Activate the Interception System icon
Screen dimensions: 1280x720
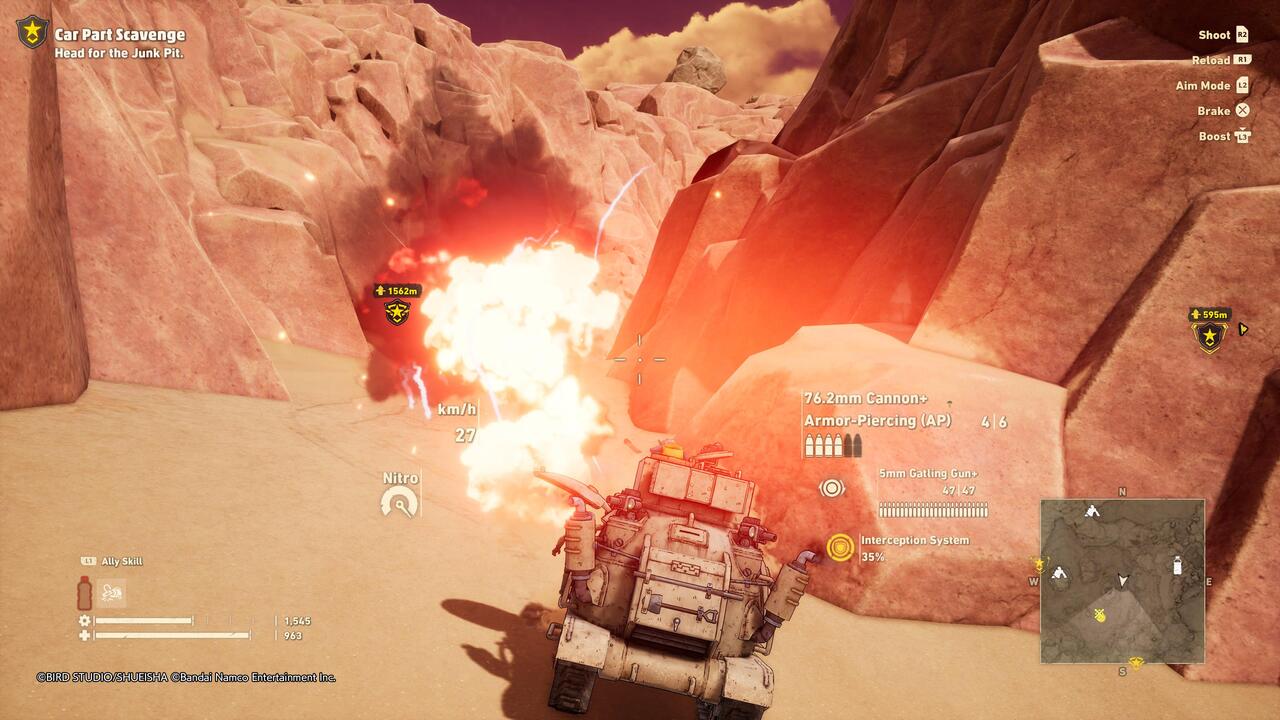[840, 547]
